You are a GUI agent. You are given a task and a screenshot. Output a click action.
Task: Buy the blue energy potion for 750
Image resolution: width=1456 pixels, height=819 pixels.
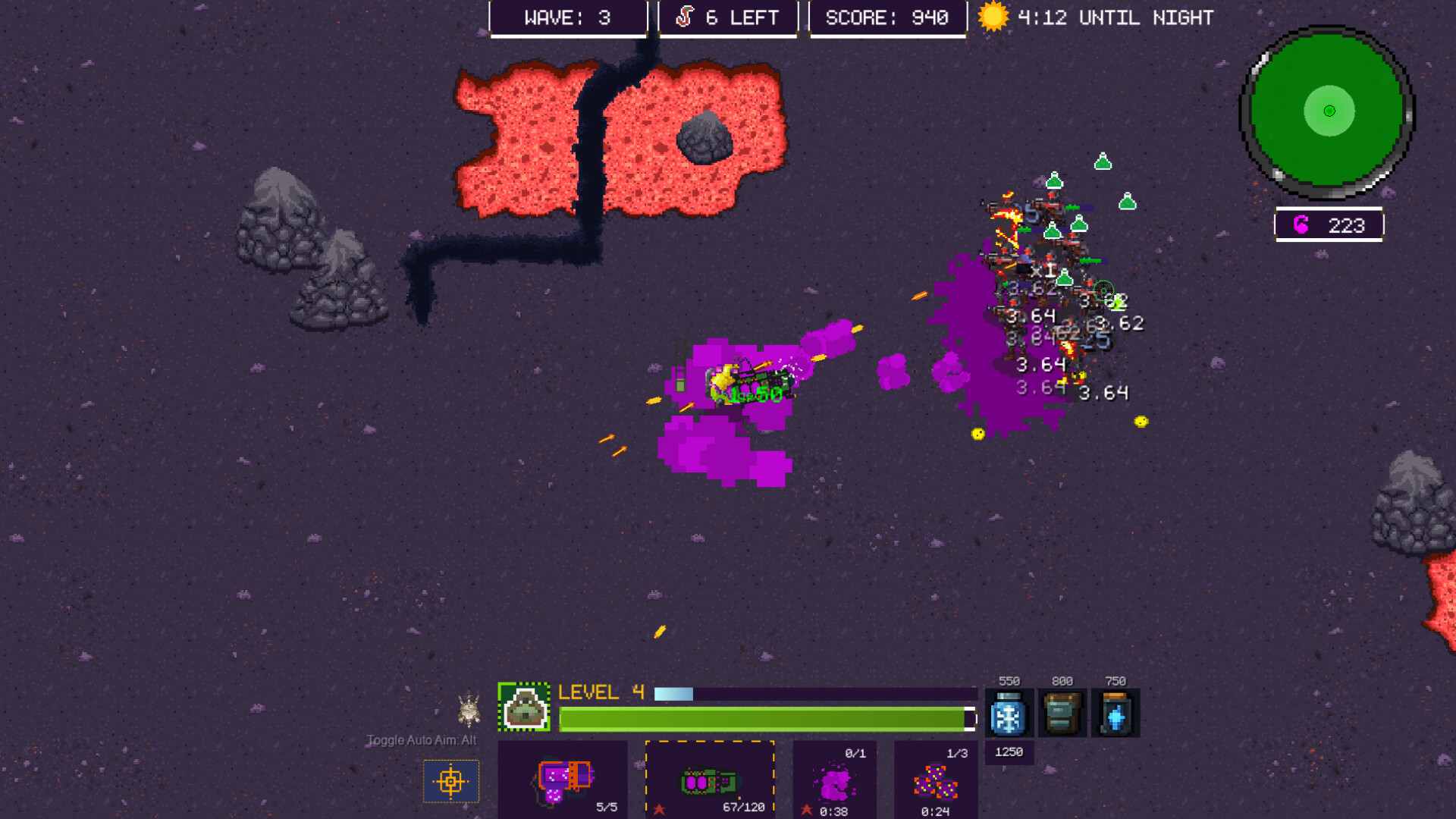pos(1116,713)
